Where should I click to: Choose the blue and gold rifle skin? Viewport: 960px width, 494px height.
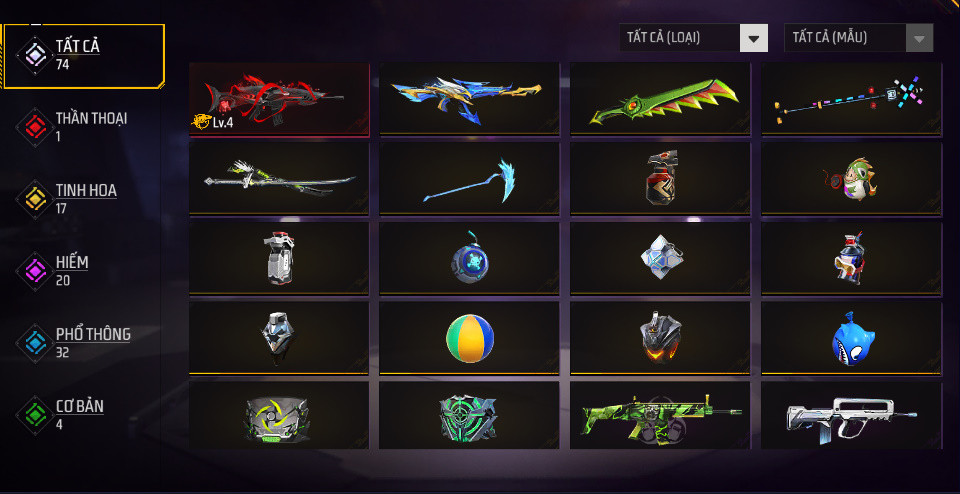click(469, 100)
